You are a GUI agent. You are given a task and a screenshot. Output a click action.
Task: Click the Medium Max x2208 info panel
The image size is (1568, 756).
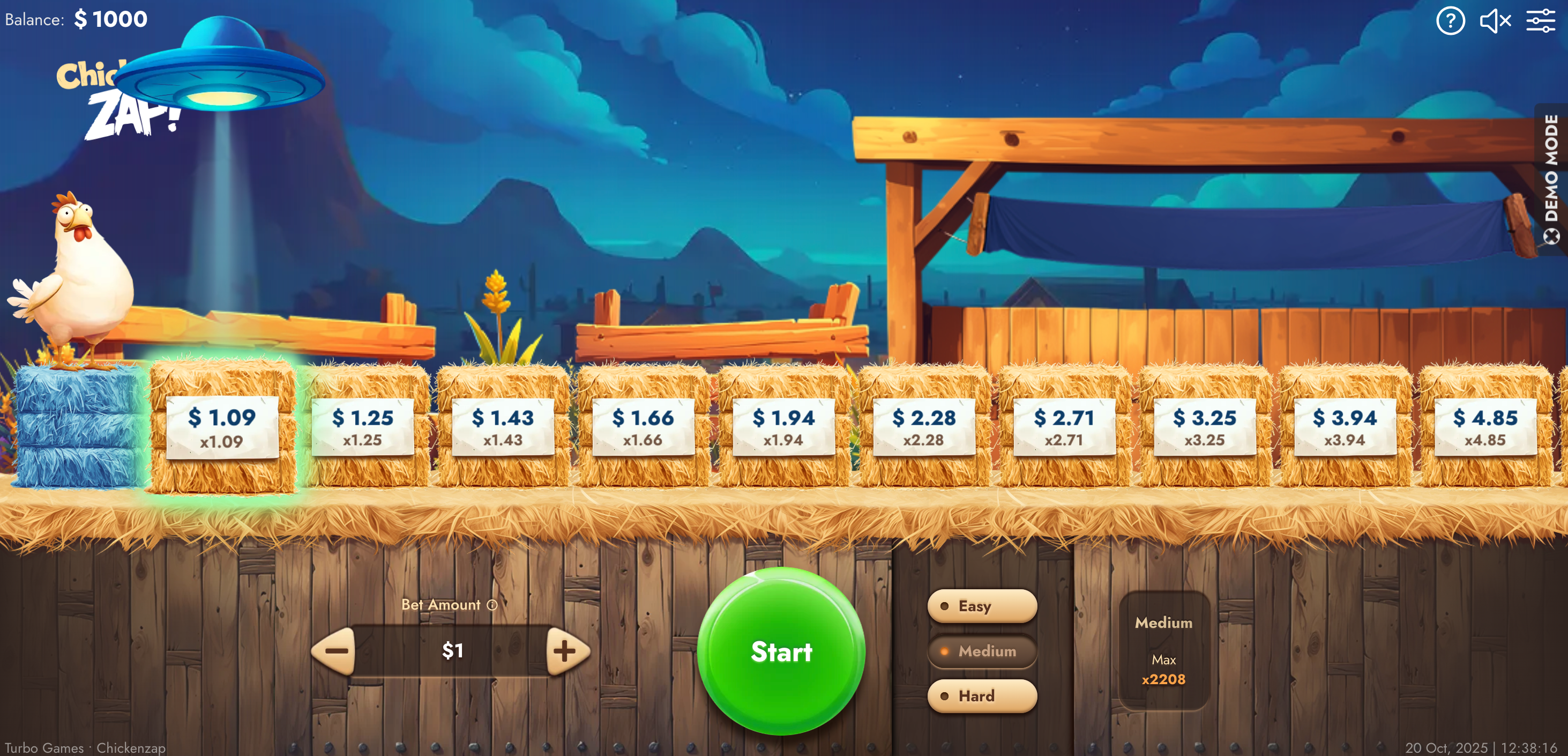[x=1163, y=650]
